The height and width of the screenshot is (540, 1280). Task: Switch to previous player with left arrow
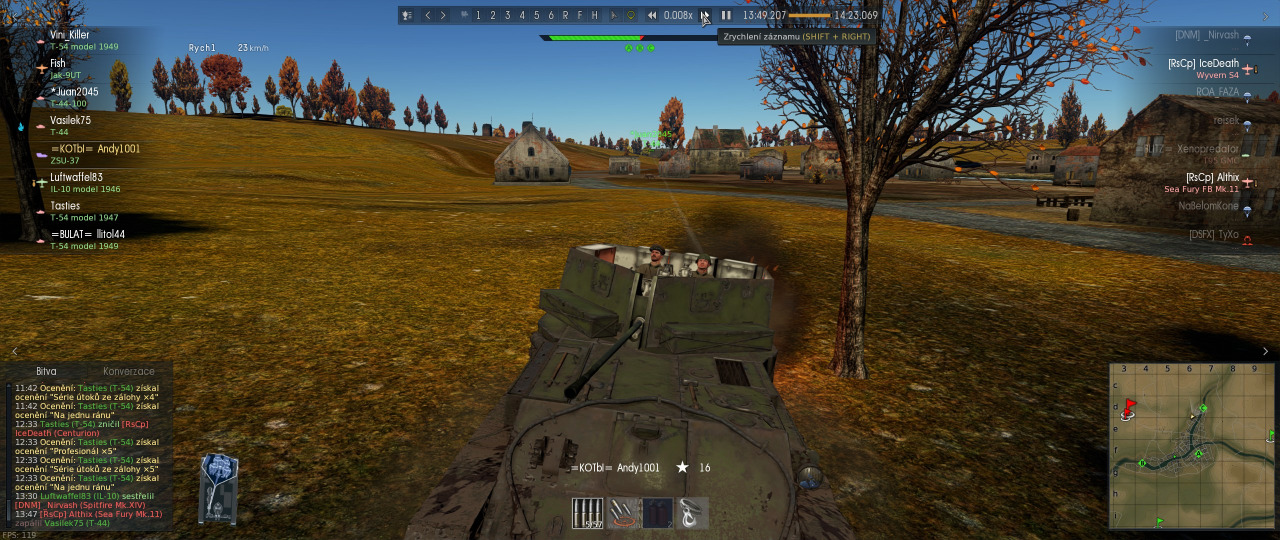pos(428,15)
